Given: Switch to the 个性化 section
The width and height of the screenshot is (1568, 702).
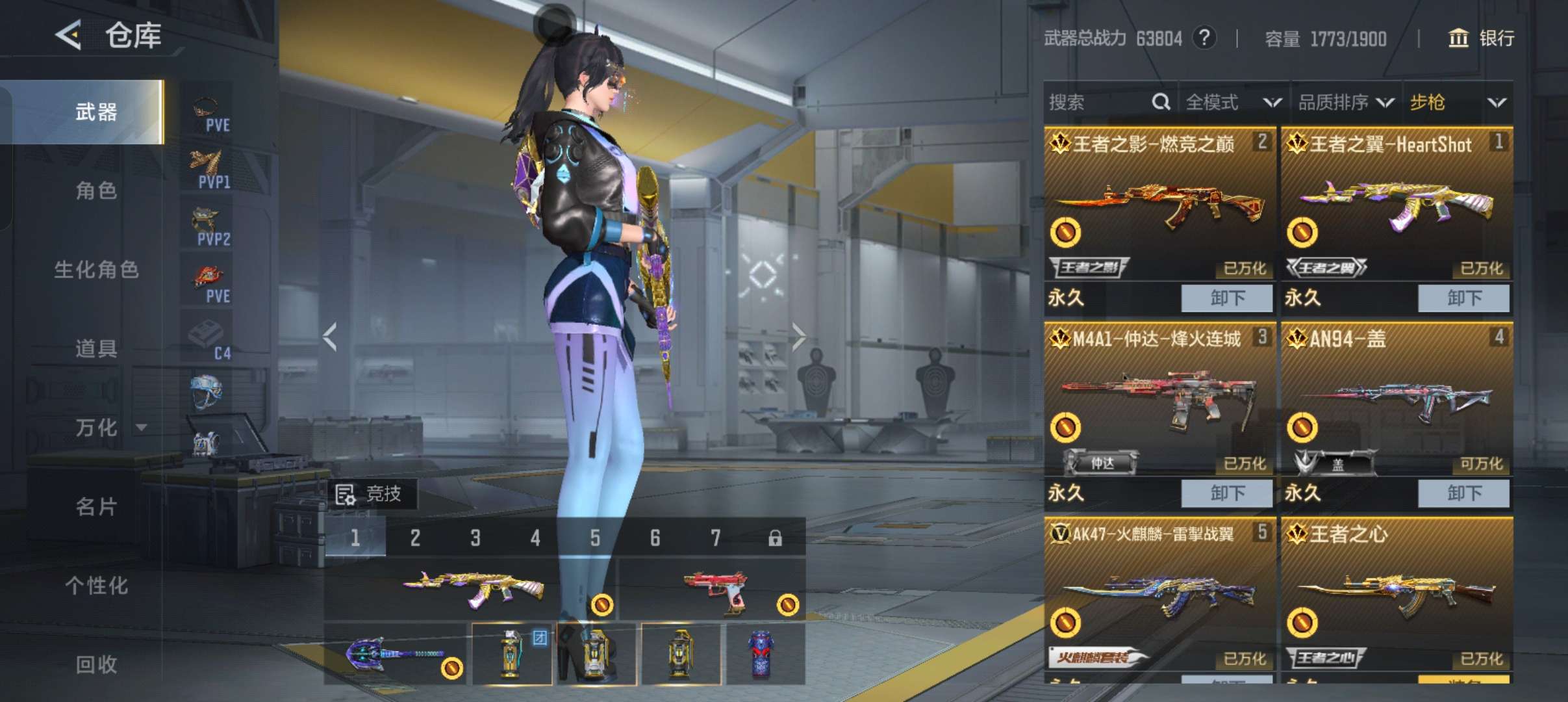Looking at the screenshot, I should pos(96,585).
